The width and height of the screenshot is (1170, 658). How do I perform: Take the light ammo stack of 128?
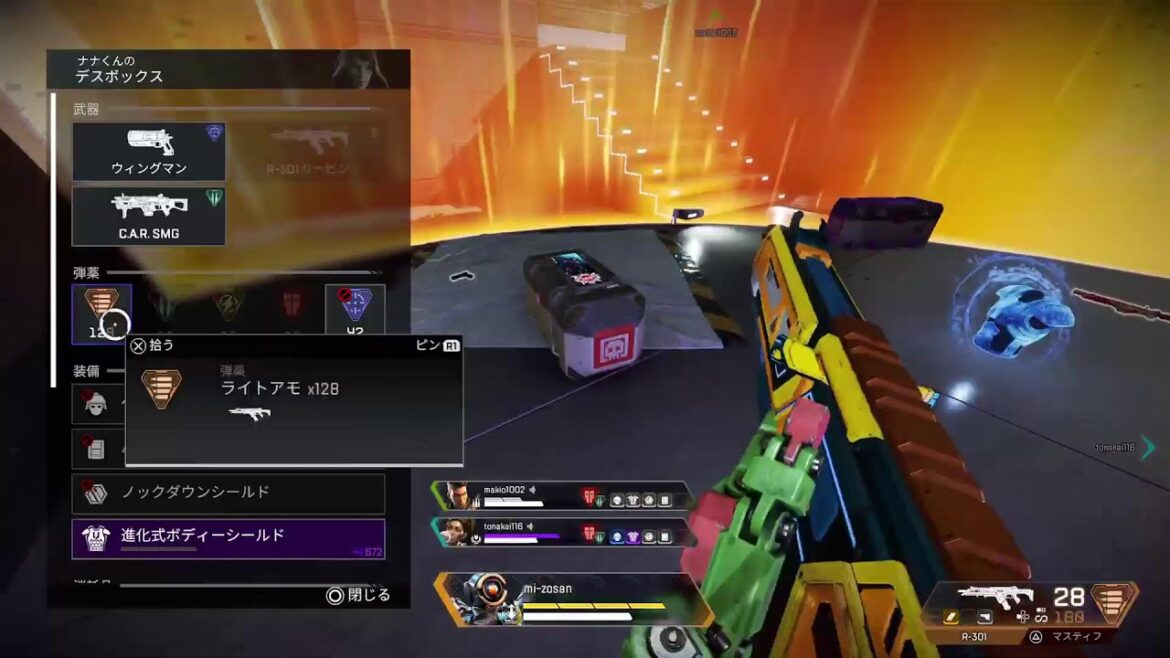(x=101, y=313)
